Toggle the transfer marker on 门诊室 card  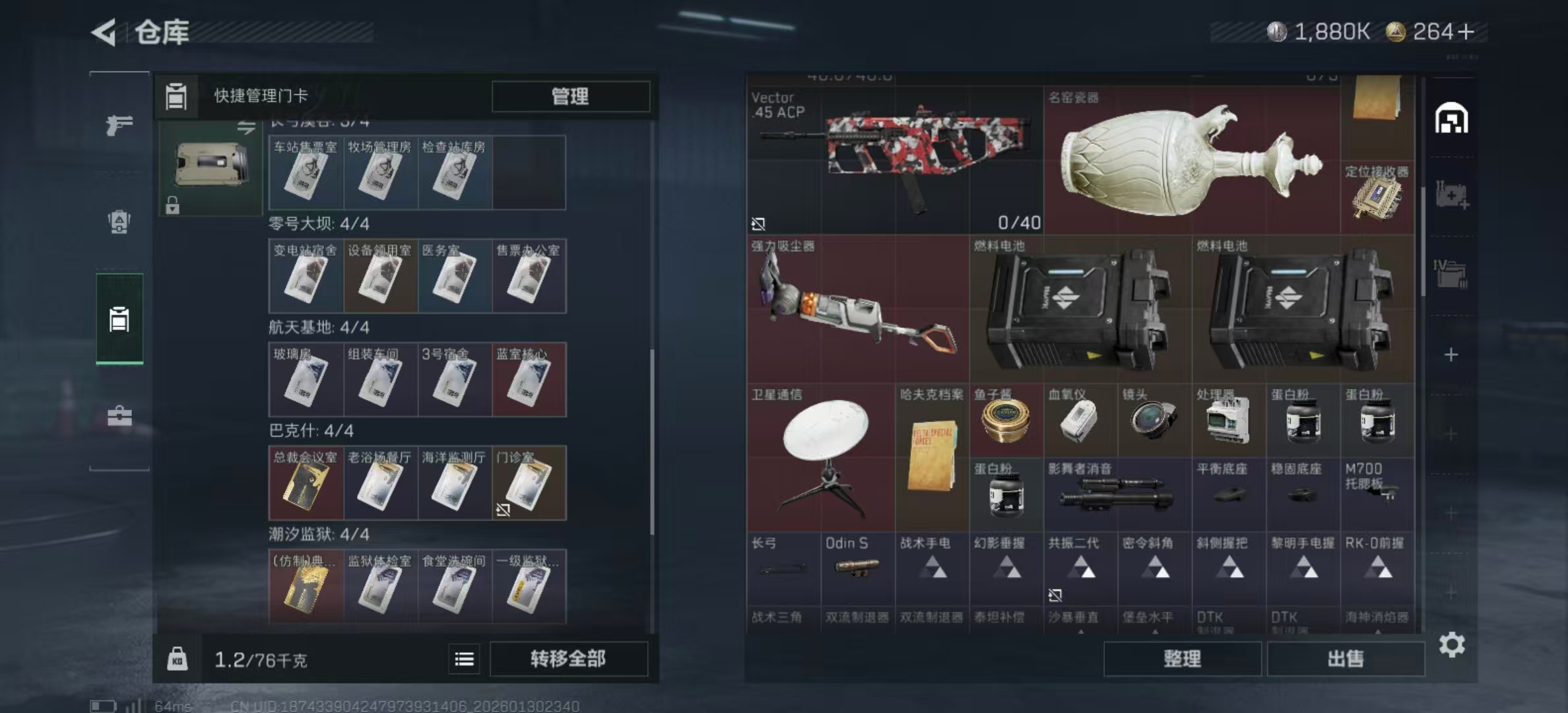click(504, 510)
